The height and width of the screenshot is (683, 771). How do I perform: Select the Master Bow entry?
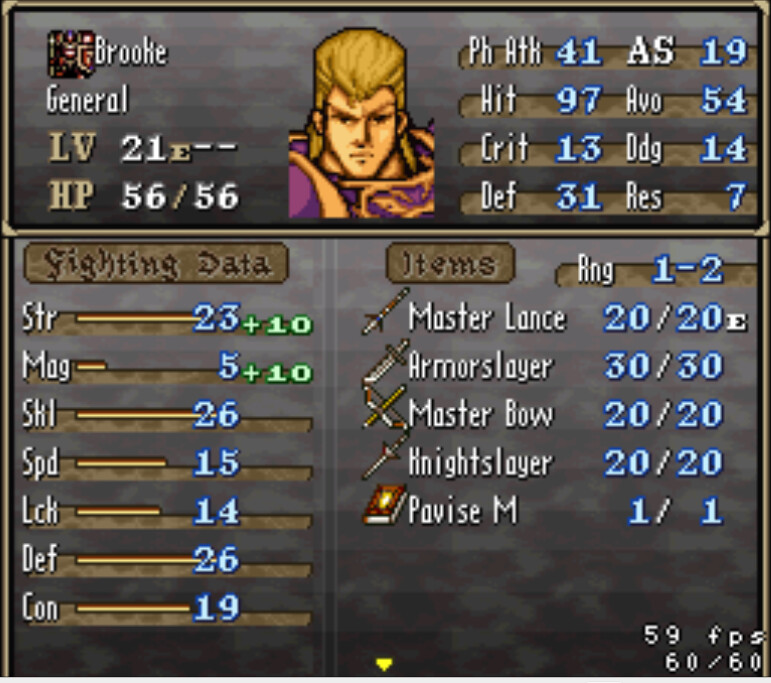(x=480, y=415)
